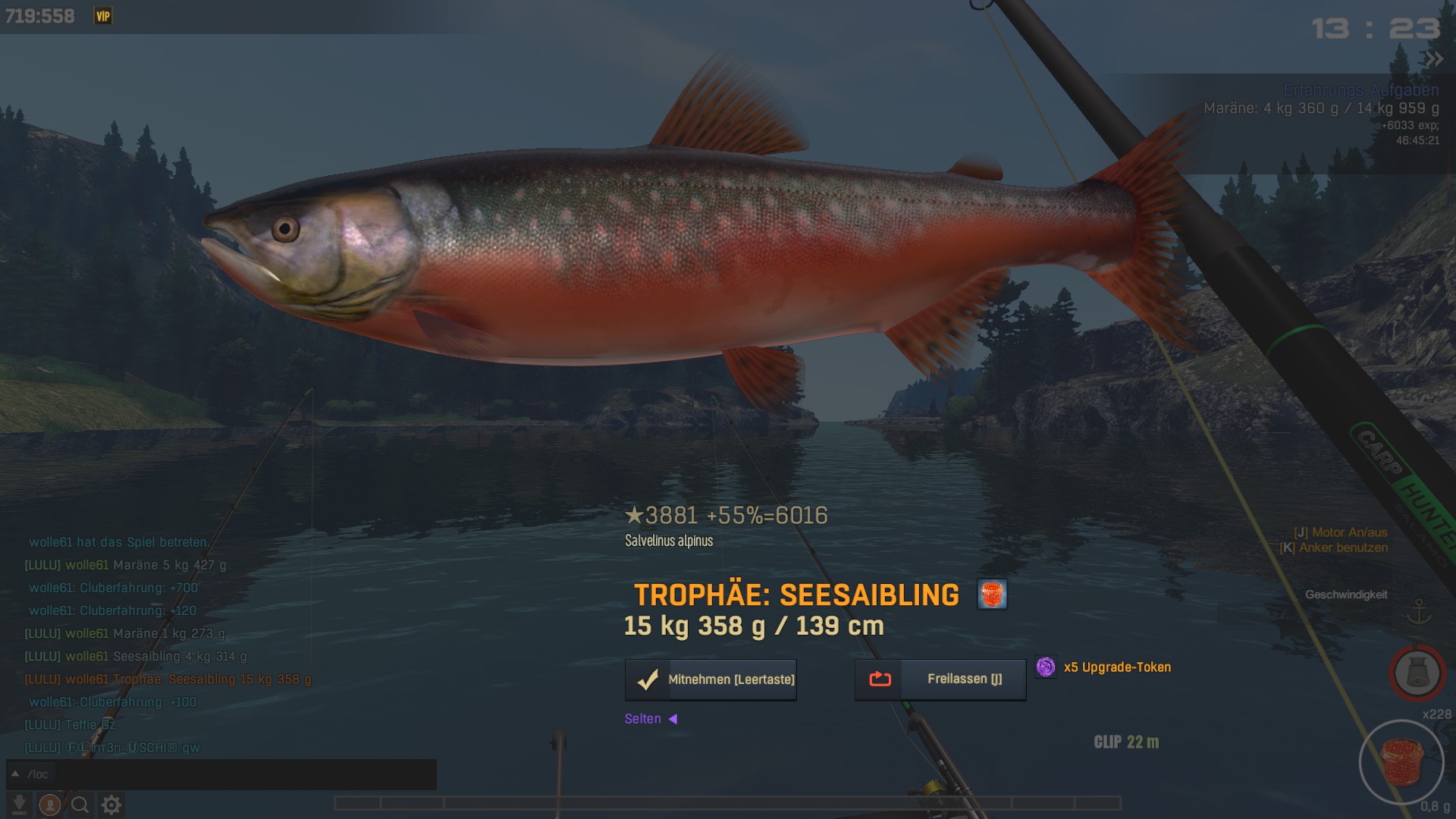This screenshot has height=819, width=1456.
Task: Open the gear settings icon
Action: click(x=111, y=805)
